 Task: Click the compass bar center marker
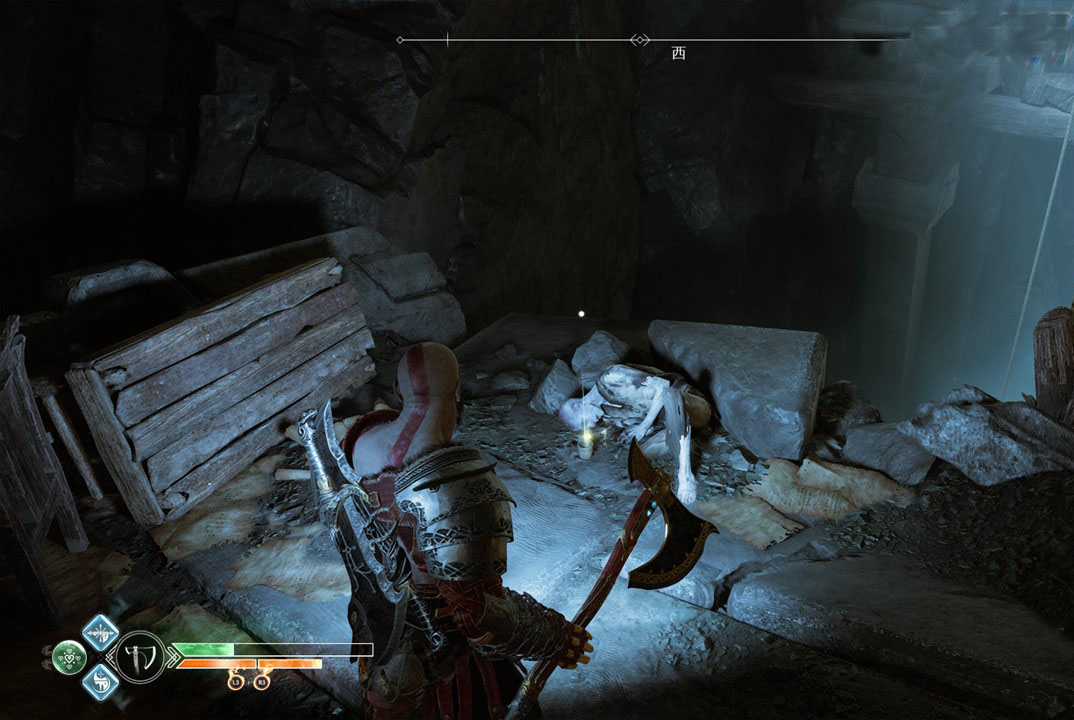tap(637, 40)
